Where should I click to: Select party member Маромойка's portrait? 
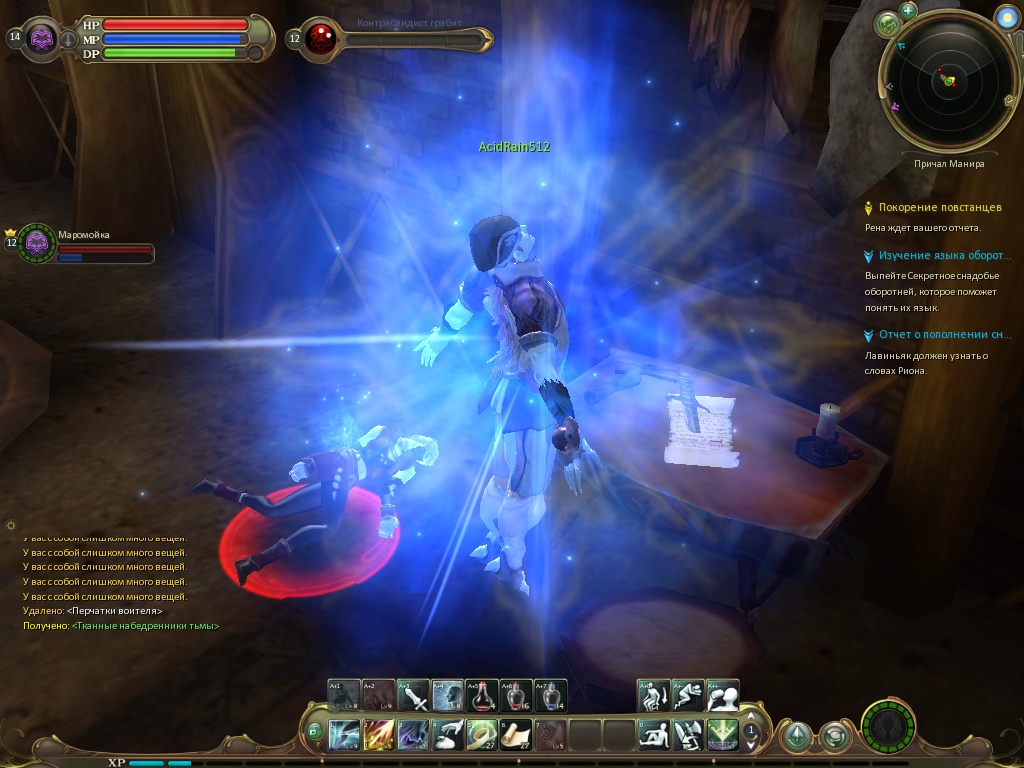tap(37, 242)
